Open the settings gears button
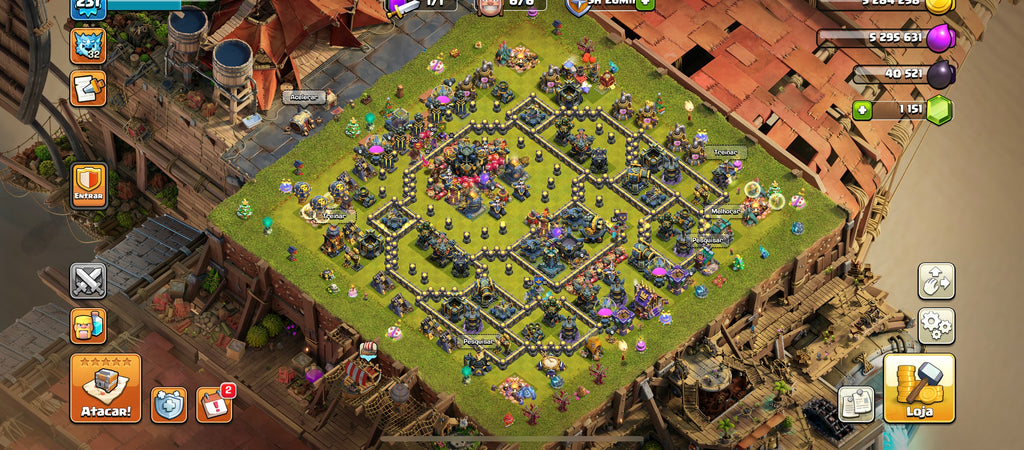Screen dimensions: 1024x450 click(936, 326)
